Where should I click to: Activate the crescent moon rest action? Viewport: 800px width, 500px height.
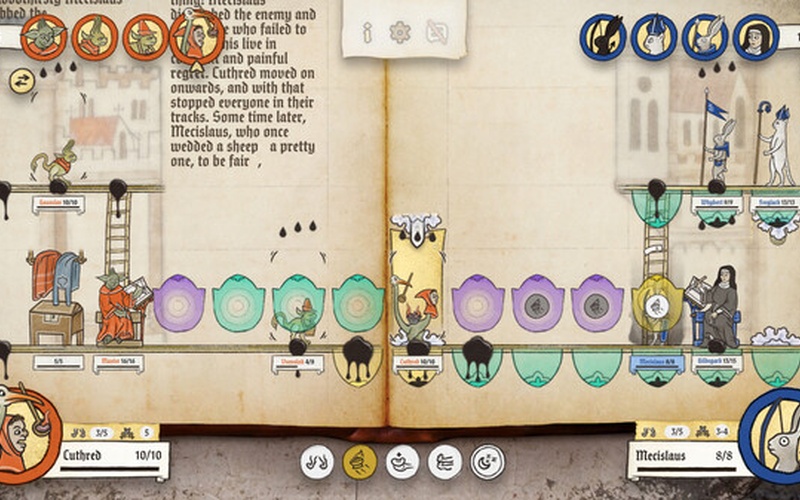488,461
